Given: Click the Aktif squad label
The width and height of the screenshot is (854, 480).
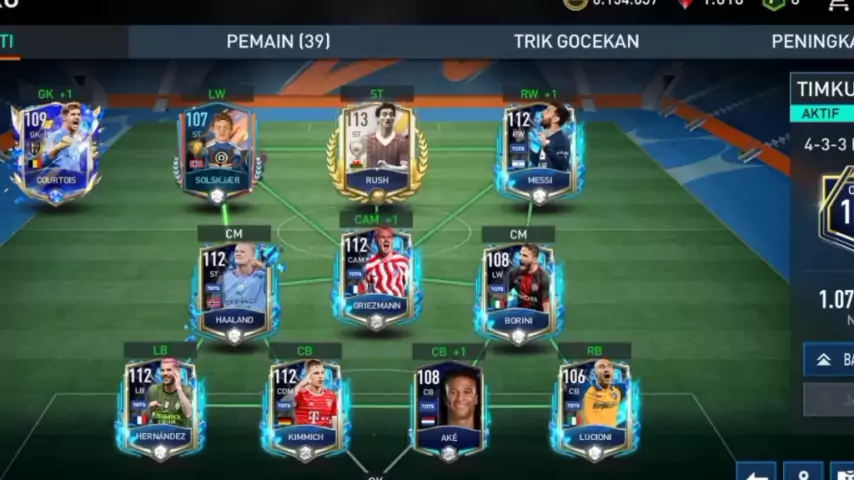Looking at the screenshot, I should click(x=822, y=113).
